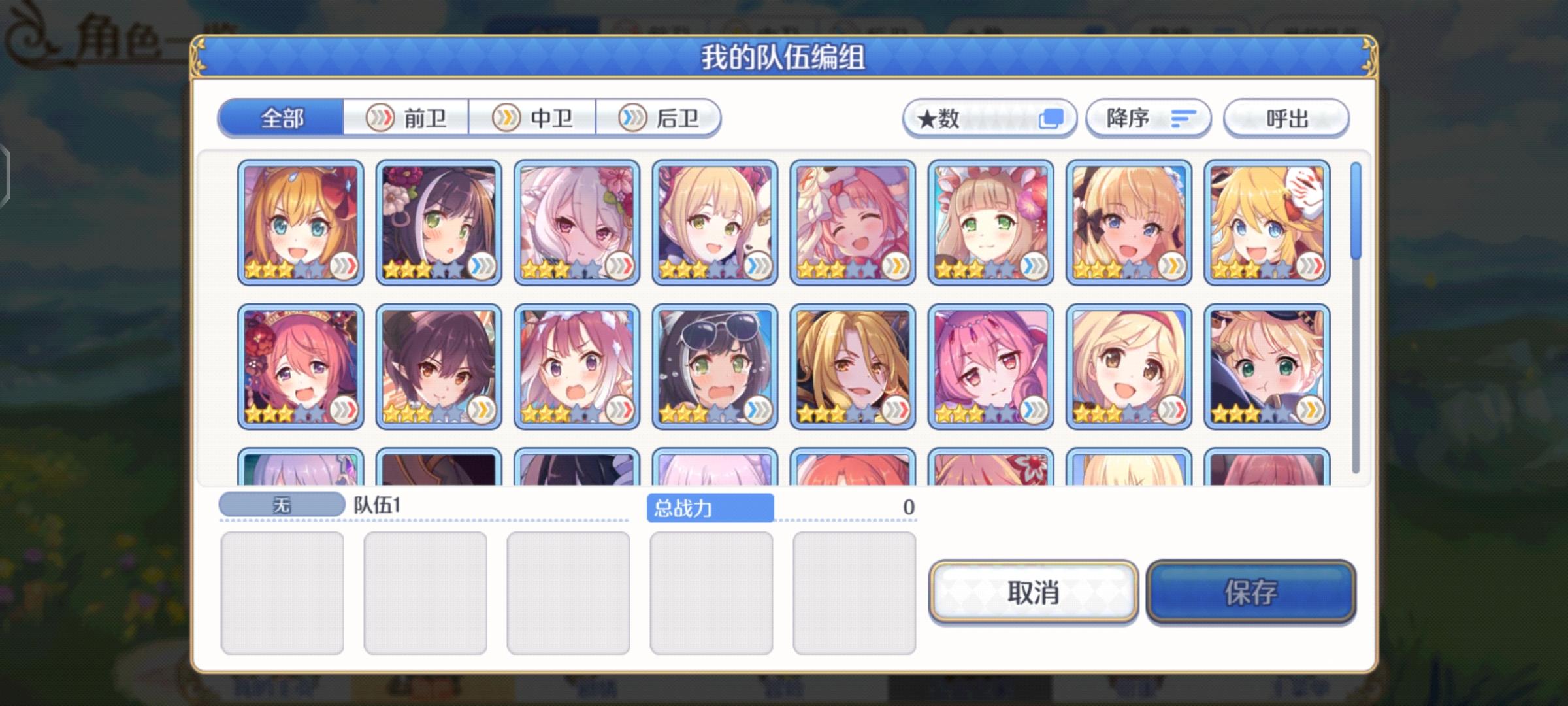
Task: Select the swimsuit Kyaru portrait with sunglasses
Action: click(712, 366)
